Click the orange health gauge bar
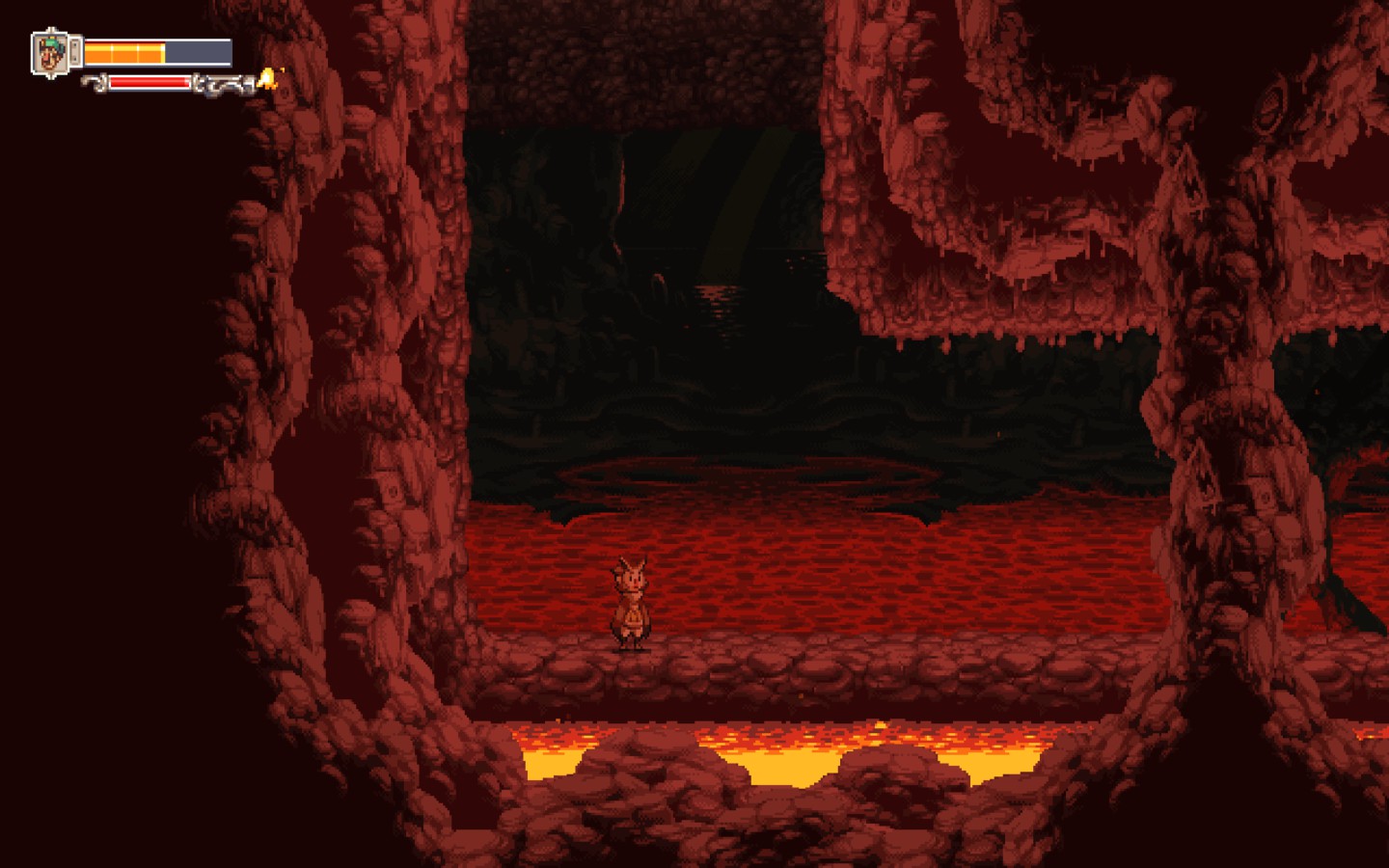Screen dimensions: 1389x868 click(125, 51)
